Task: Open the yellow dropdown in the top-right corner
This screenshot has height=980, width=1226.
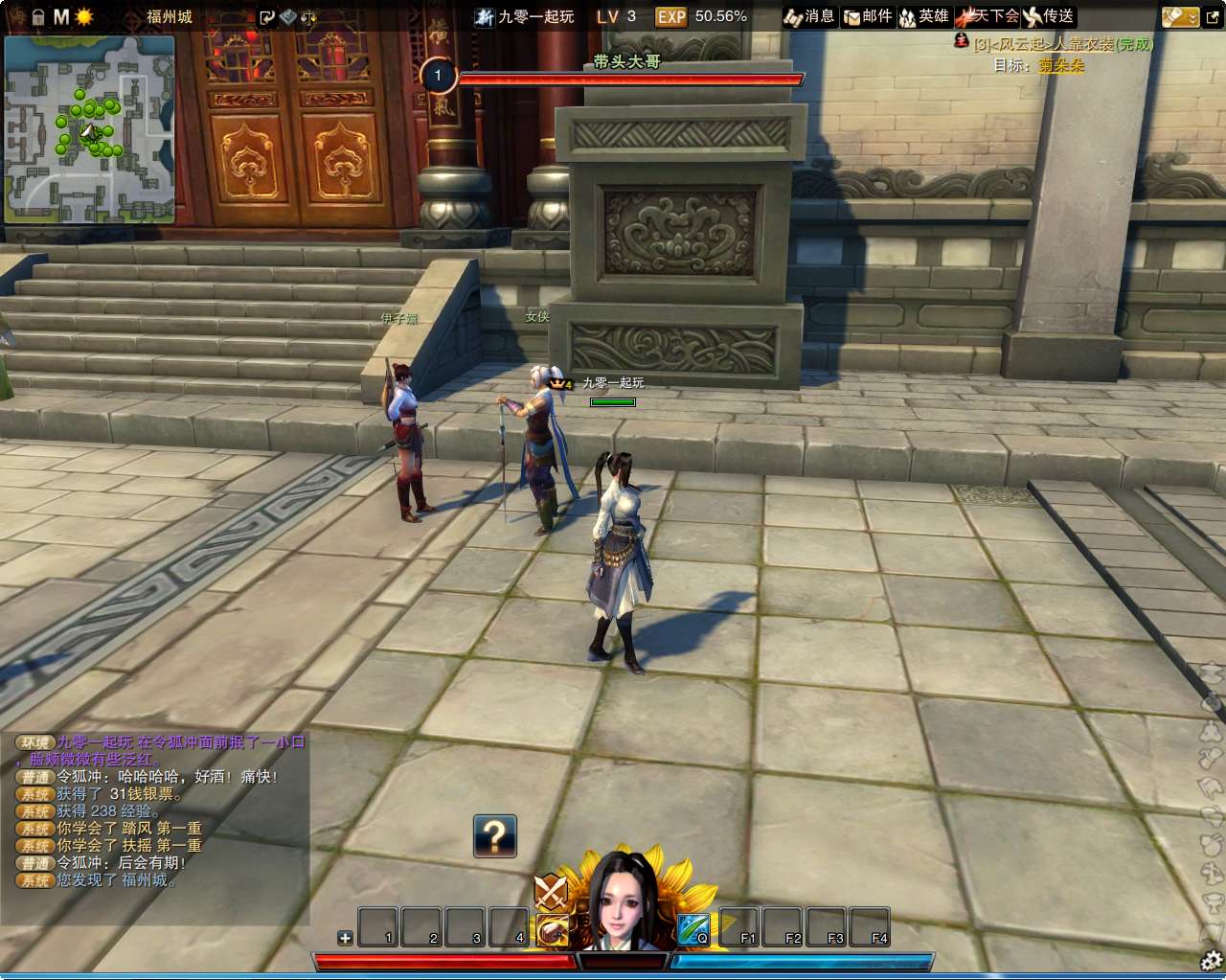Action: point(1180,16)
